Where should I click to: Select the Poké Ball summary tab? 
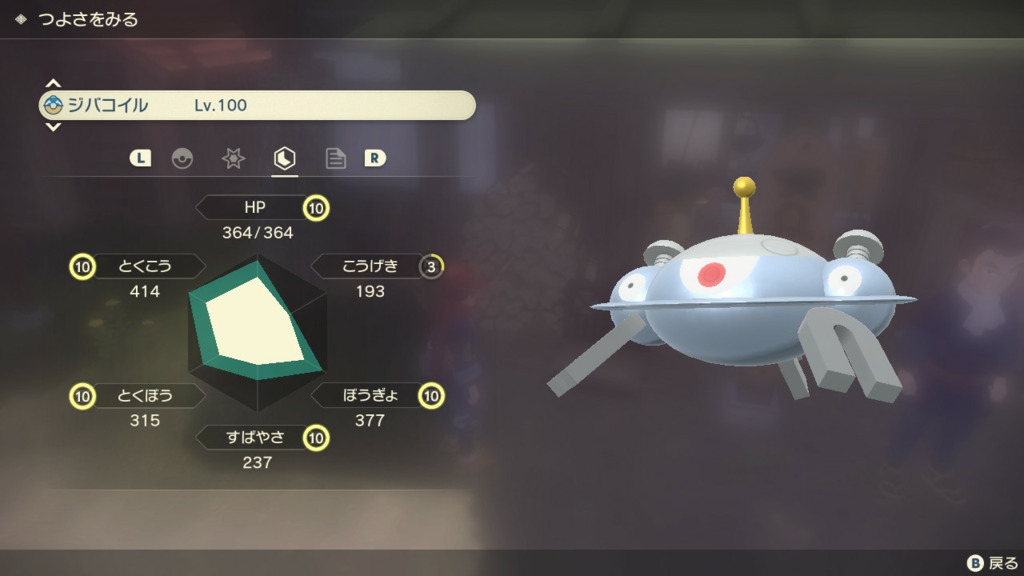tap(182, 158)
